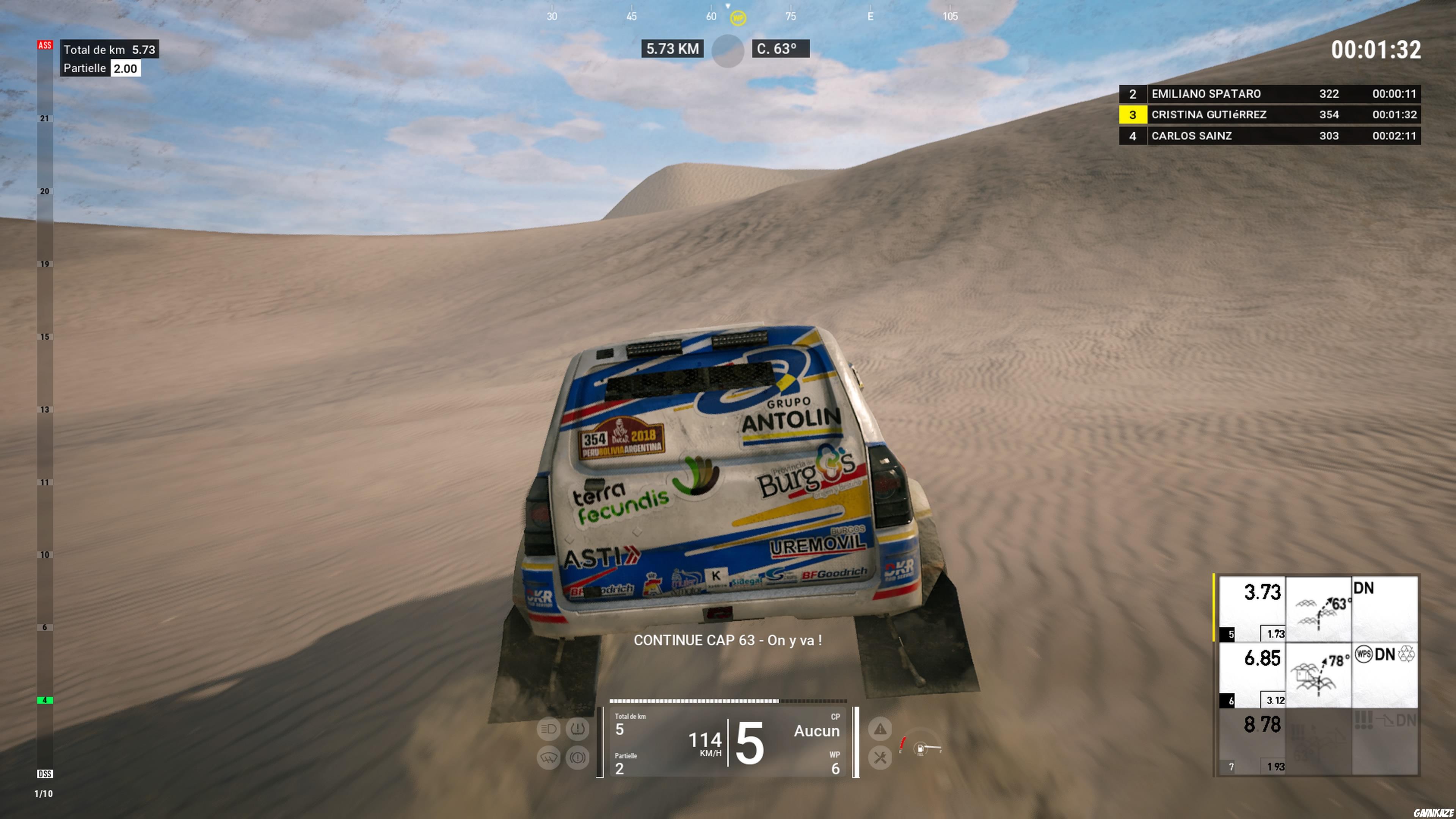
Task: Toggle the DSS marker at the progress bar bottom
Action: coord(46,774)
